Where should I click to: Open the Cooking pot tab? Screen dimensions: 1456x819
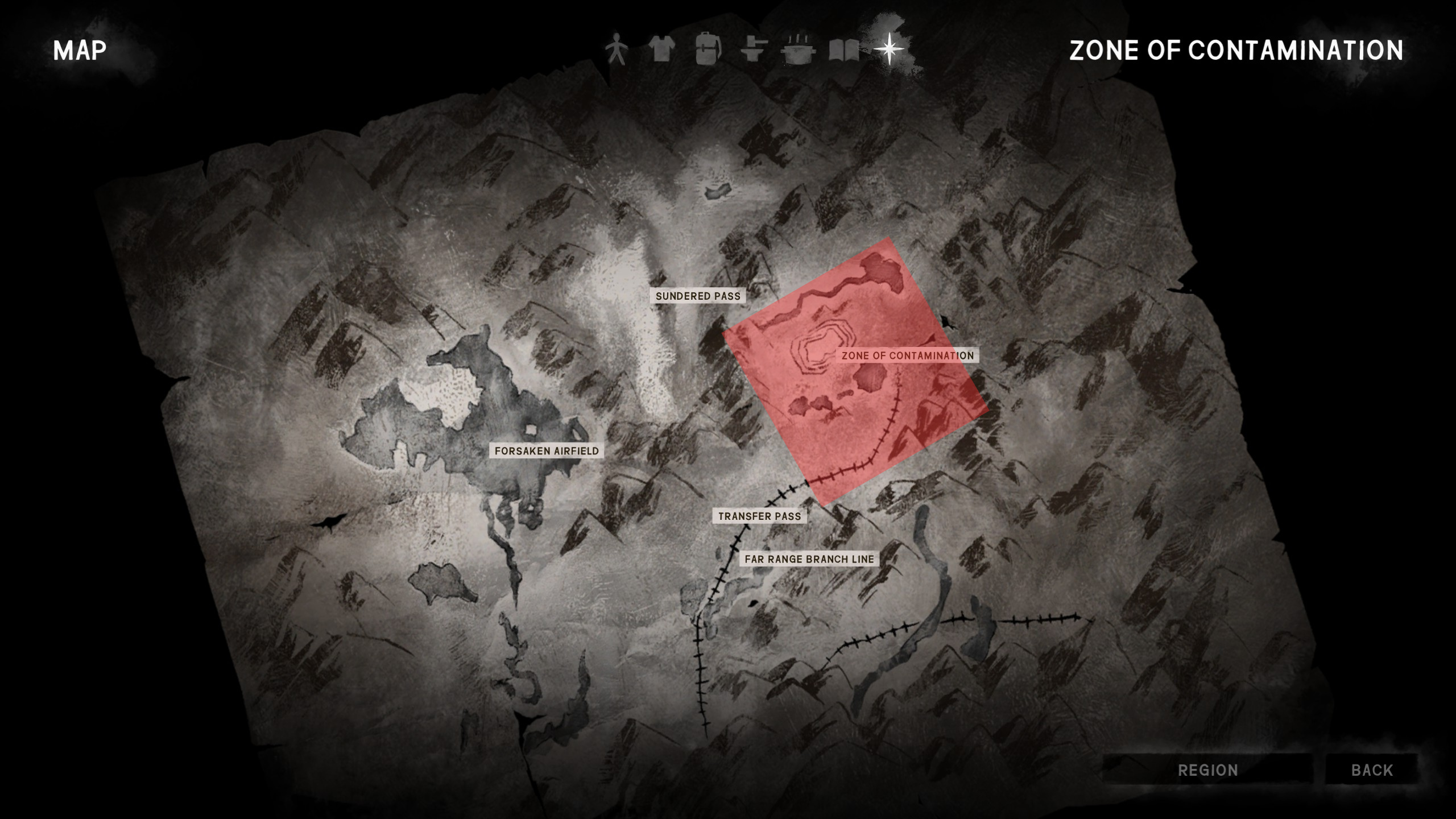(x=800, y=50)
